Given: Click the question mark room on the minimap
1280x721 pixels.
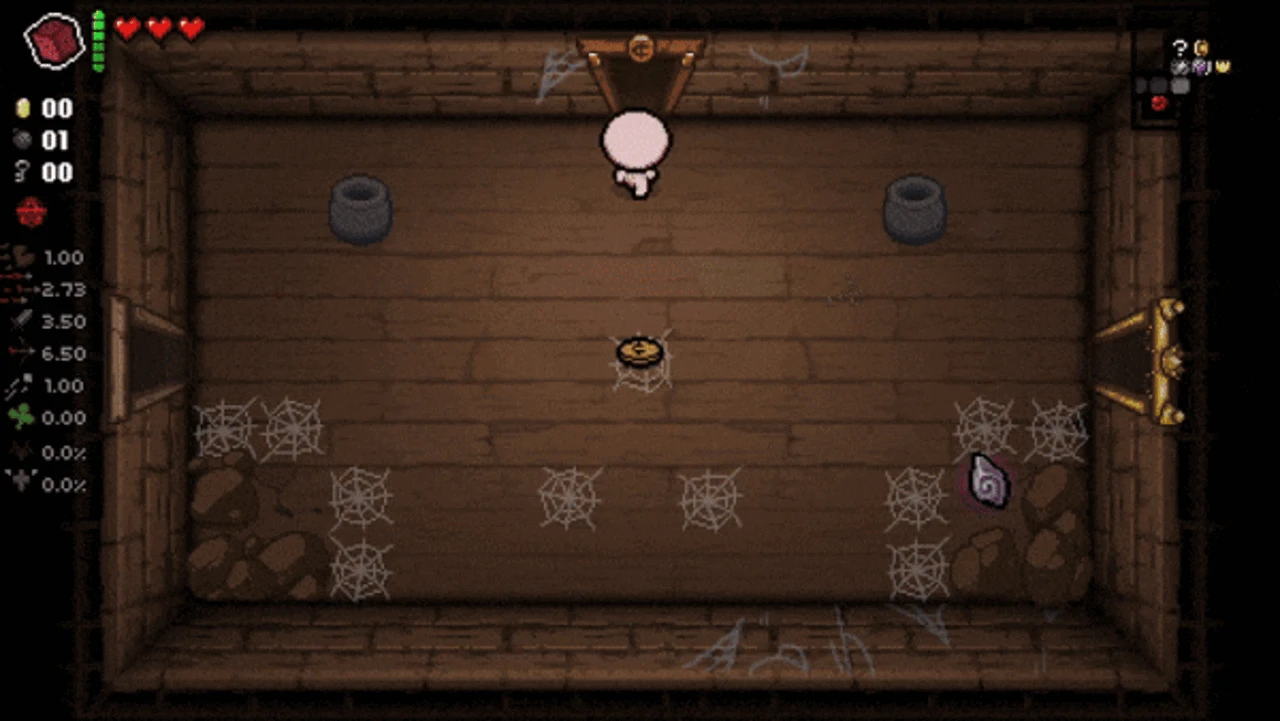Looking at the screenshot, I should click(1180, 48).
